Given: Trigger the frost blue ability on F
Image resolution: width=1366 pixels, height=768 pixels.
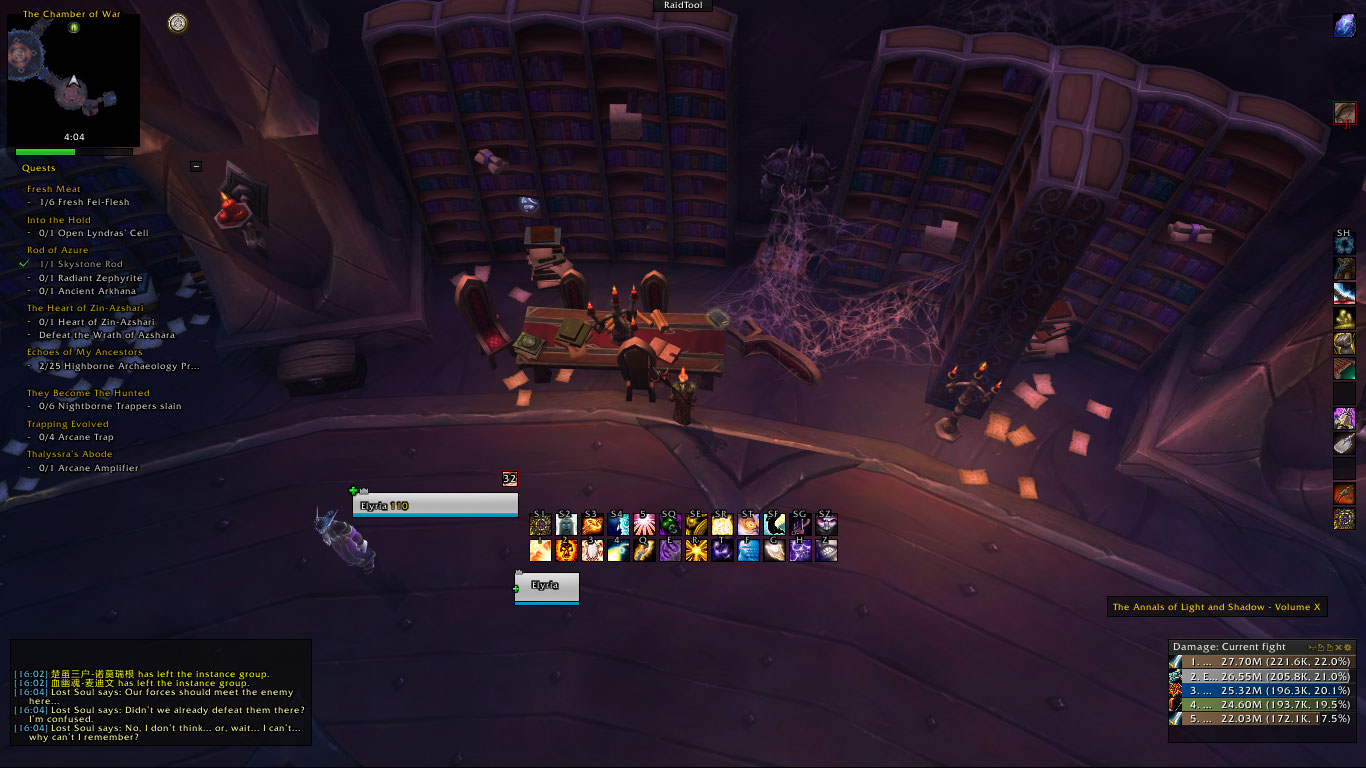Looking at the screenshot, I should (748, 550).
